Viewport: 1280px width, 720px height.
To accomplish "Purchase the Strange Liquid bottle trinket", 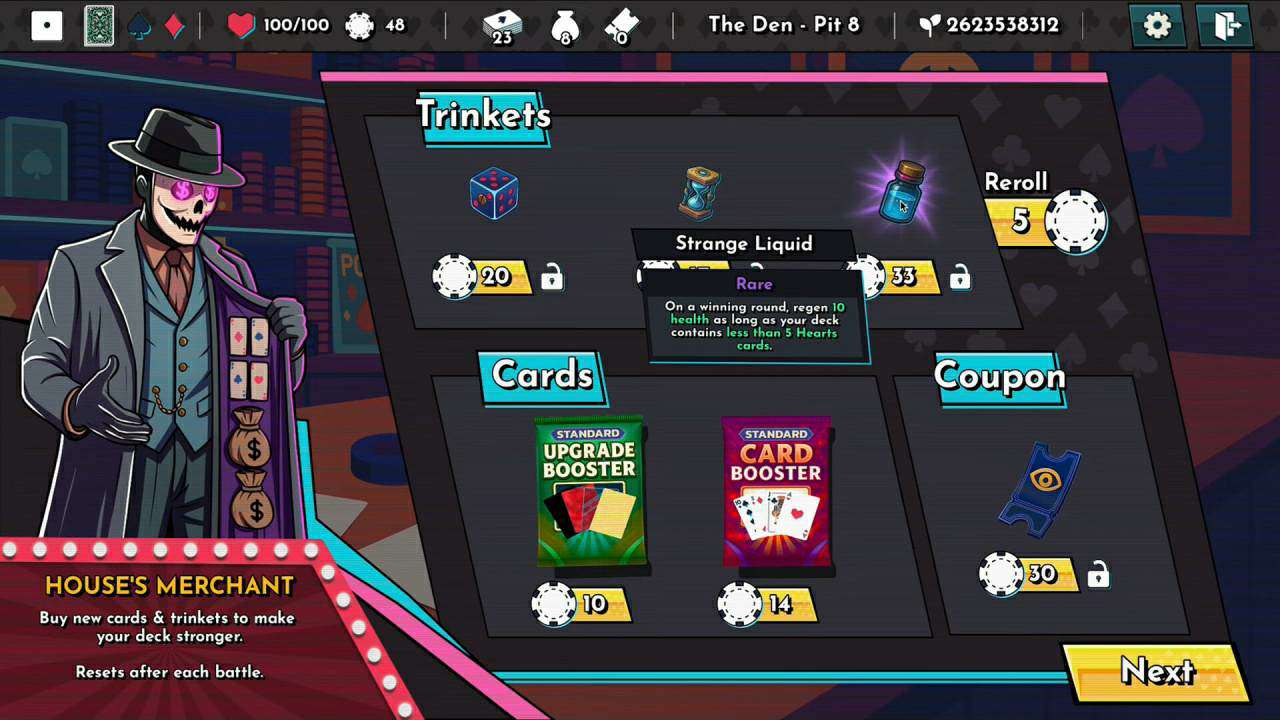I will (903, 192).
